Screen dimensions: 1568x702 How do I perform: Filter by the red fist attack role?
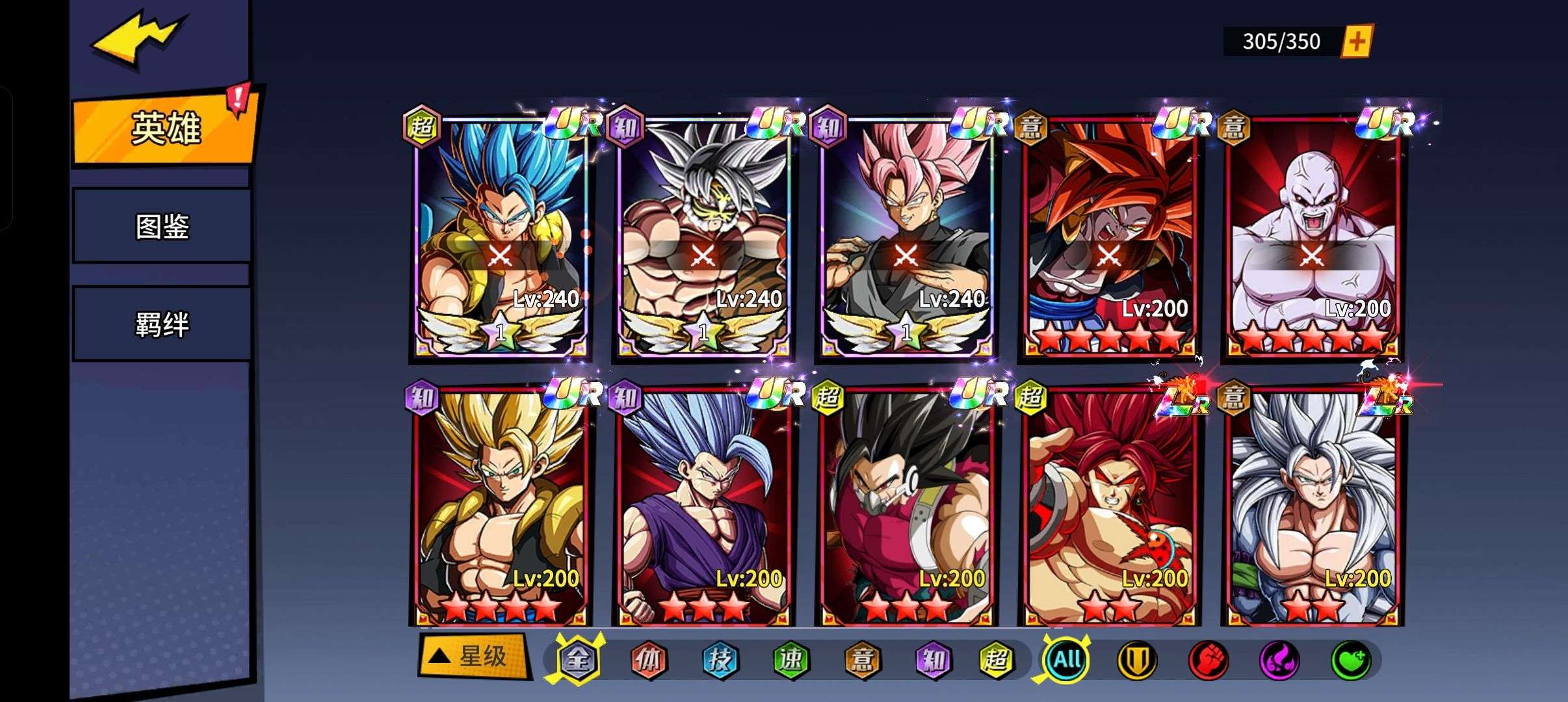tap(1208, 660)
